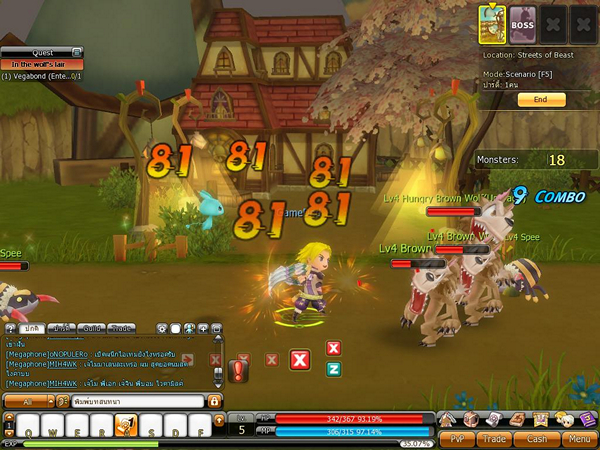Click the chat message input field

point(135,401)
